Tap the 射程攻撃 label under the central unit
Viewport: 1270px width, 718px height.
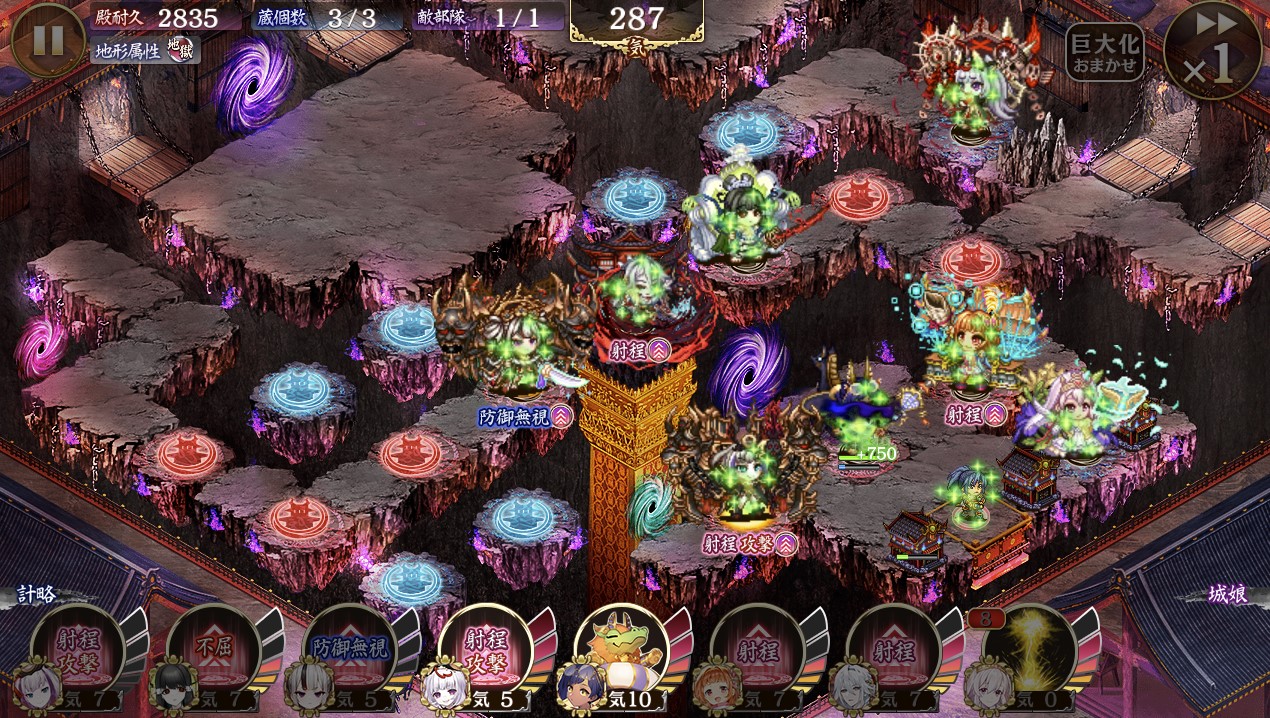pos(749,543)
